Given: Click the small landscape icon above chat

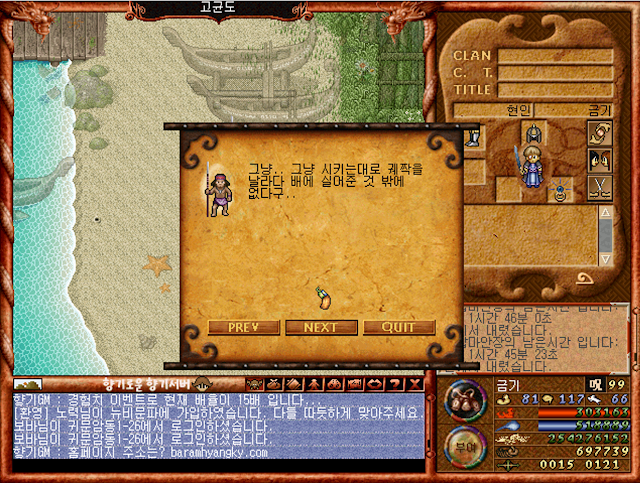Looking at the screenshot, I should [27, 384].
